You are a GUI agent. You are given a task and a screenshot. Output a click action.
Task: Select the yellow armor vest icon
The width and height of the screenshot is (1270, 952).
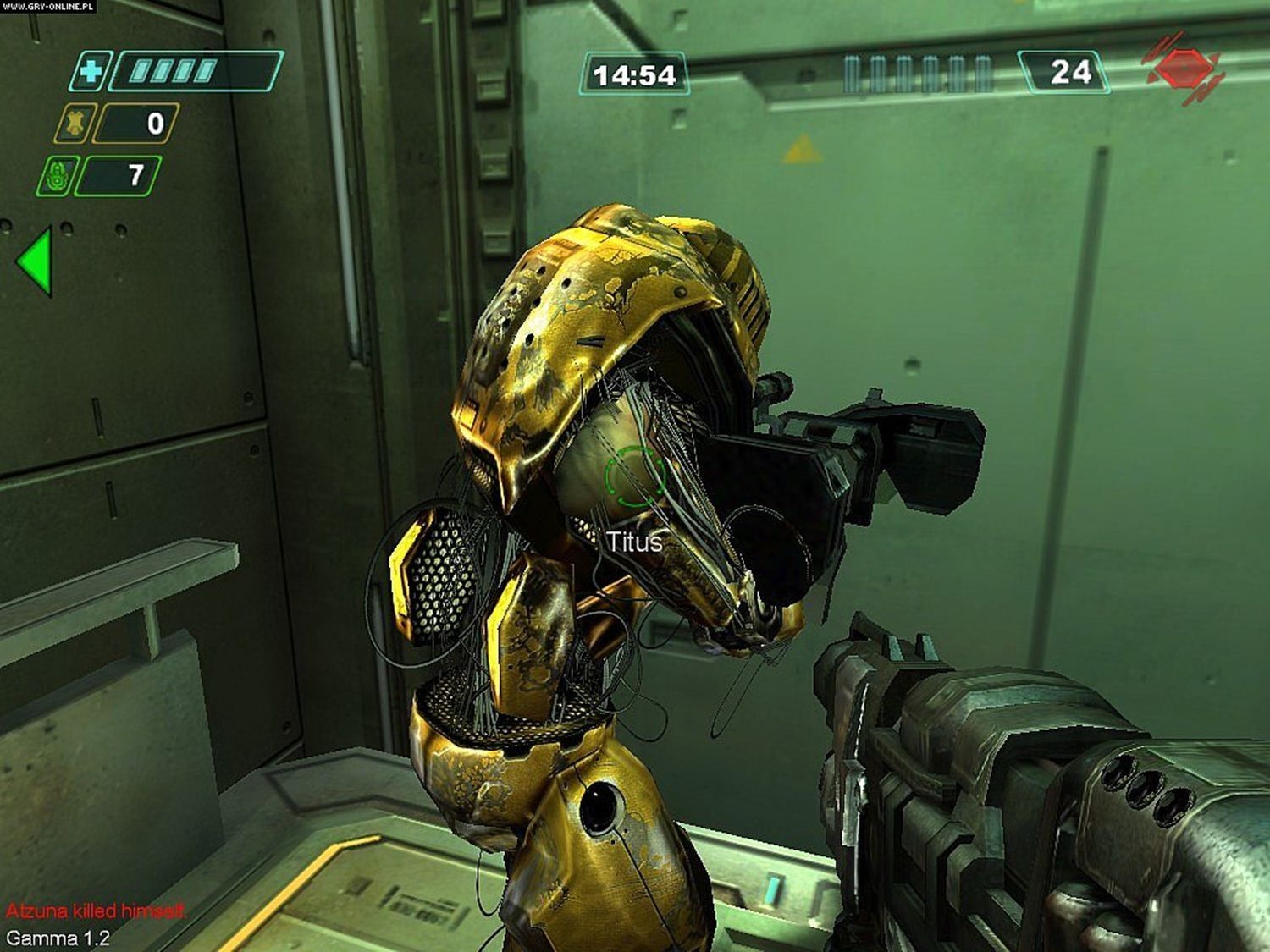click(73, 124)
